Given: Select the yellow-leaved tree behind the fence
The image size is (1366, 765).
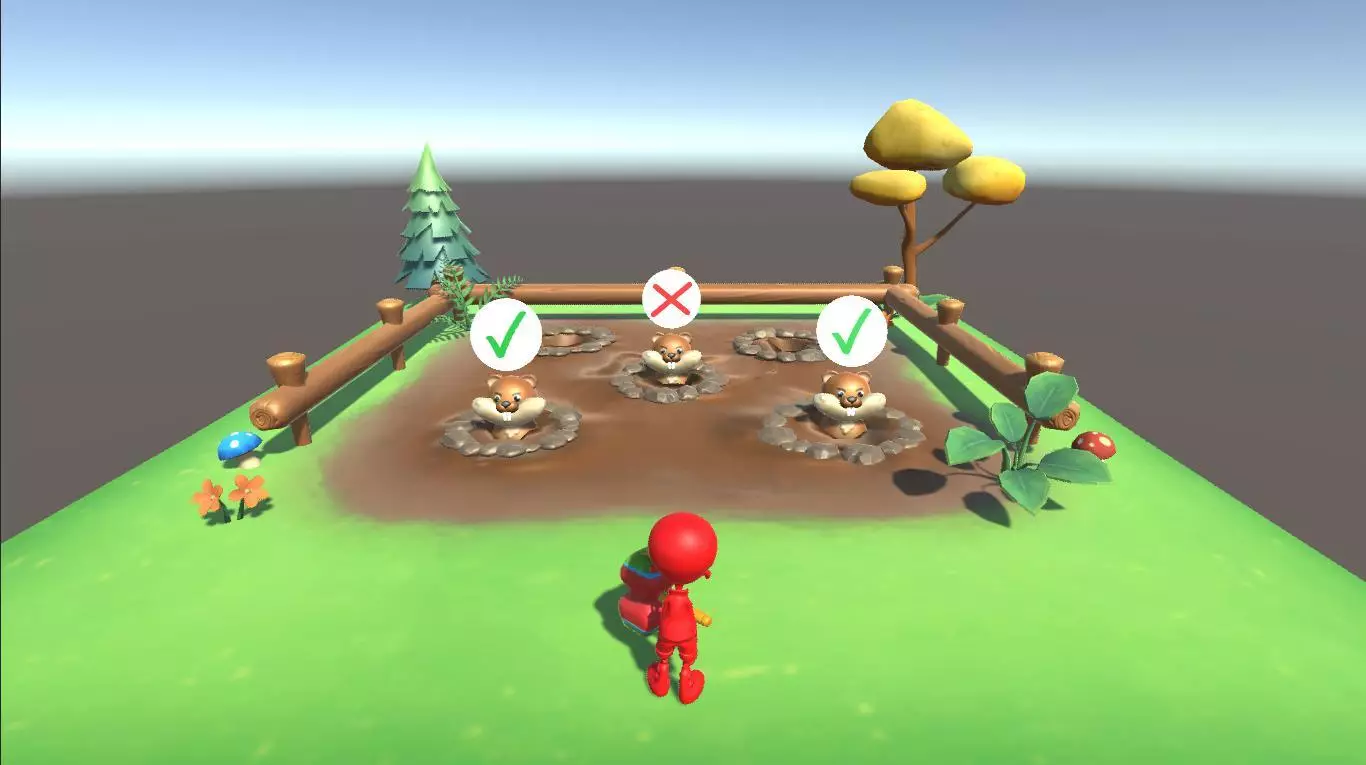Looking at the screenshot, I should coord(925,150).
